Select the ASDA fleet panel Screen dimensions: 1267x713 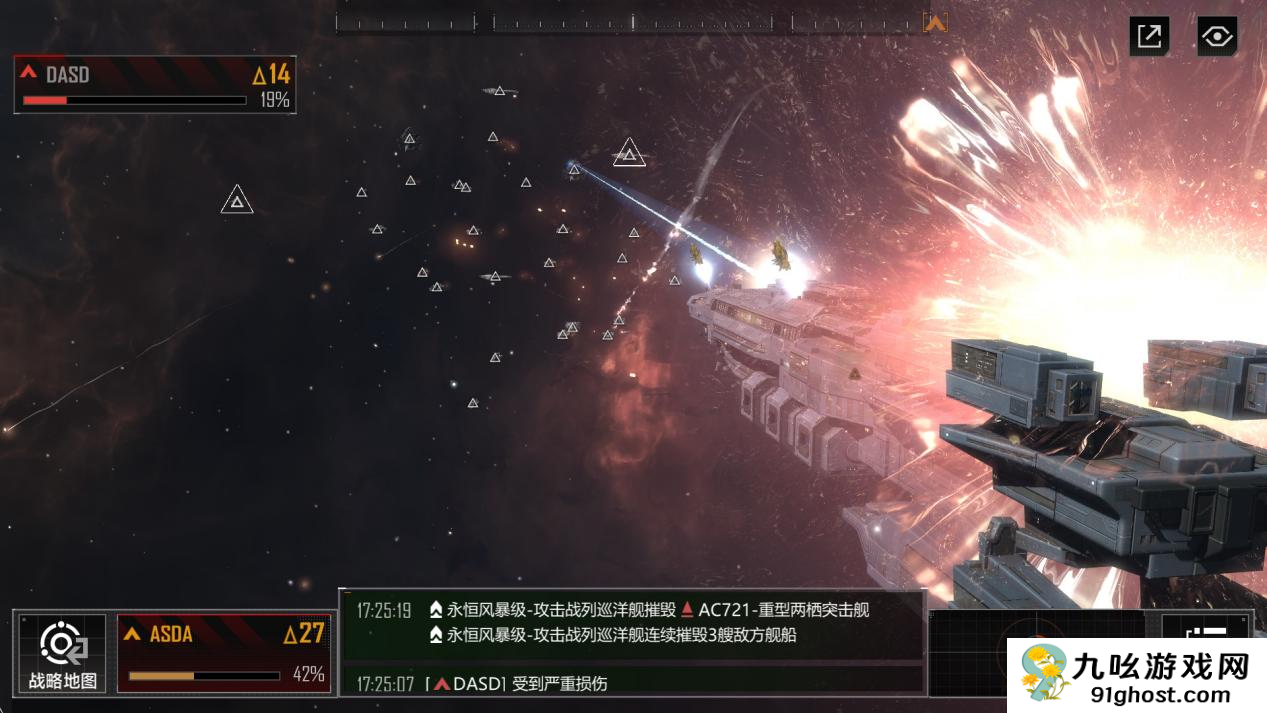[x=224, y=653]
